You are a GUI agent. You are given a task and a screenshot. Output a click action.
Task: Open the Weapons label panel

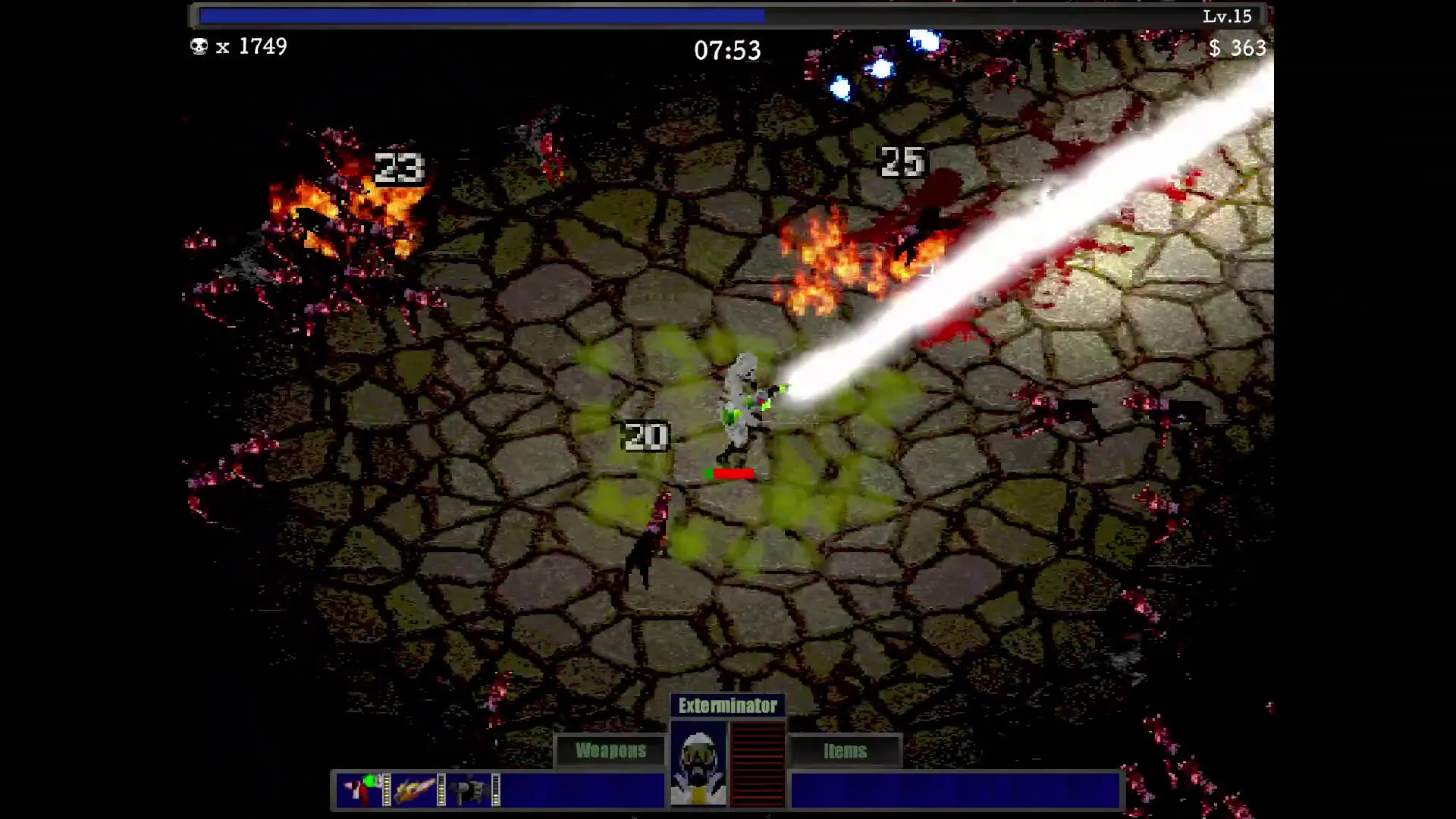(x=610, y=751)
